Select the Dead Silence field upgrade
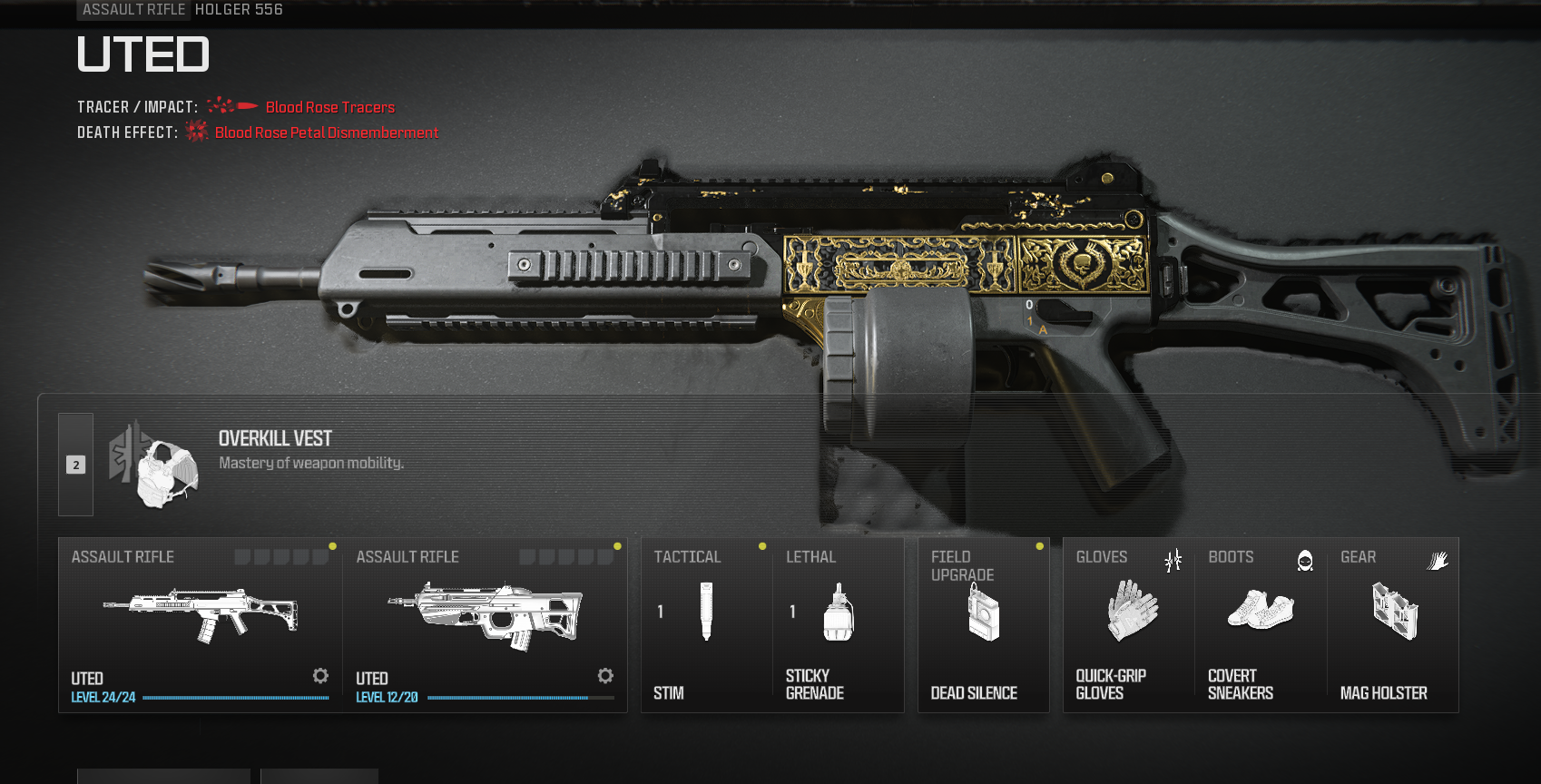The image size is (1541, 784). [x=983, y=624]
